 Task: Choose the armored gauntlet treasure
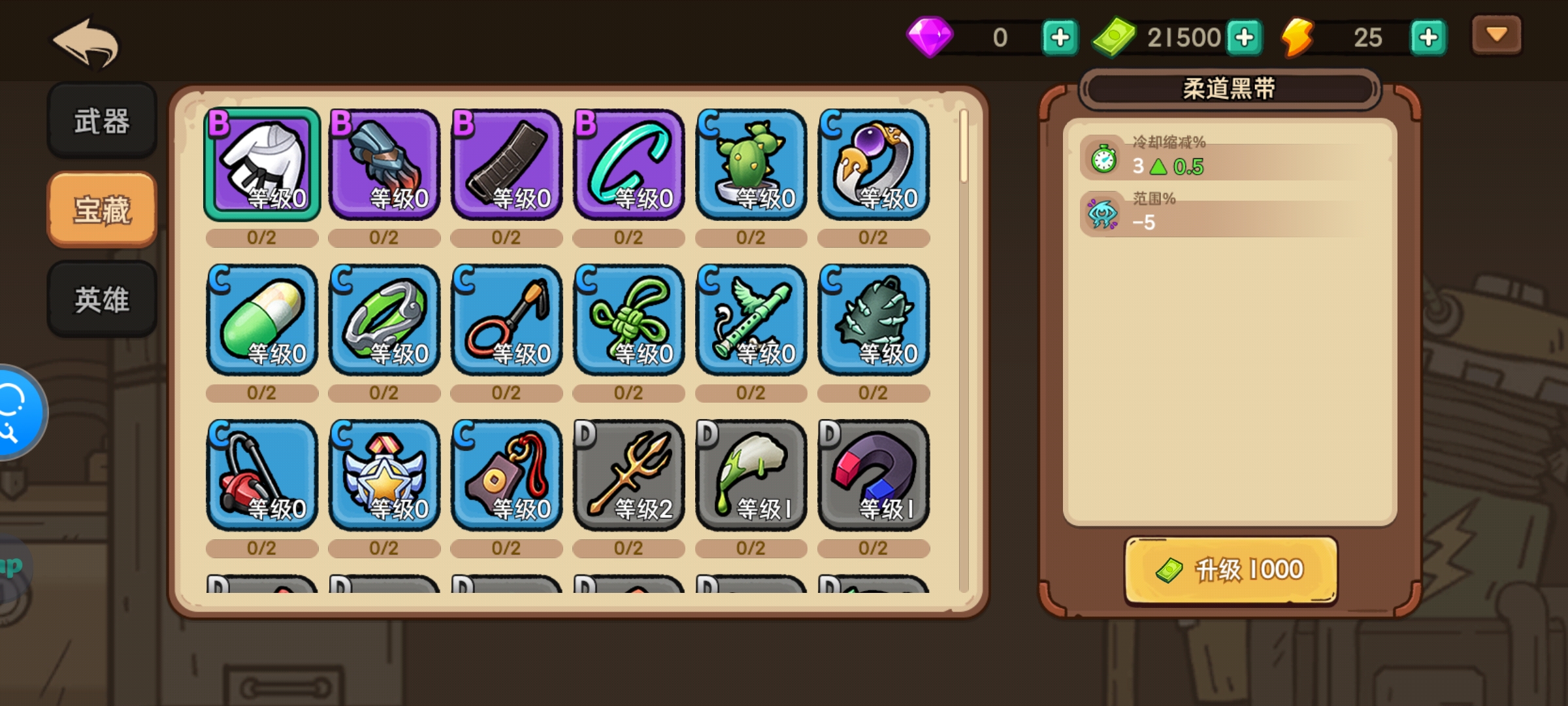(384, 164)
